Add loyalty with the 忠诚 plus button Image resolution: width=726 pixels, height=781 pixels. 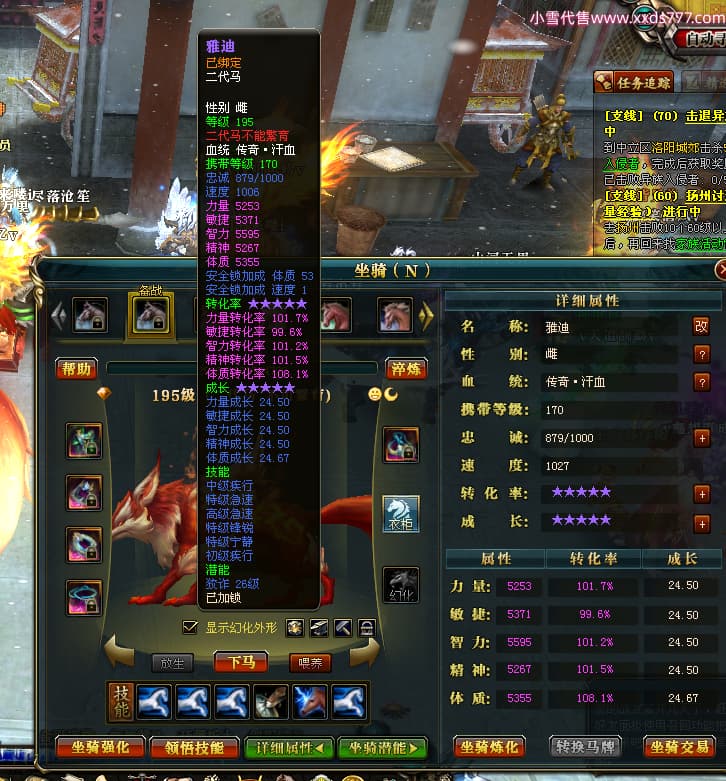701,437
